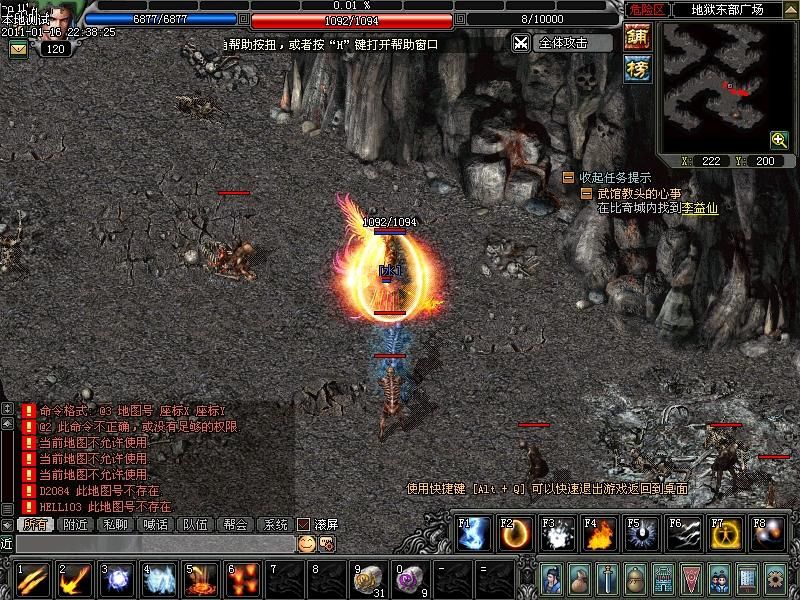Zoom the minimap with the magnifier button
The height and width of the screenshot is (600, 800).
point(779,139)
